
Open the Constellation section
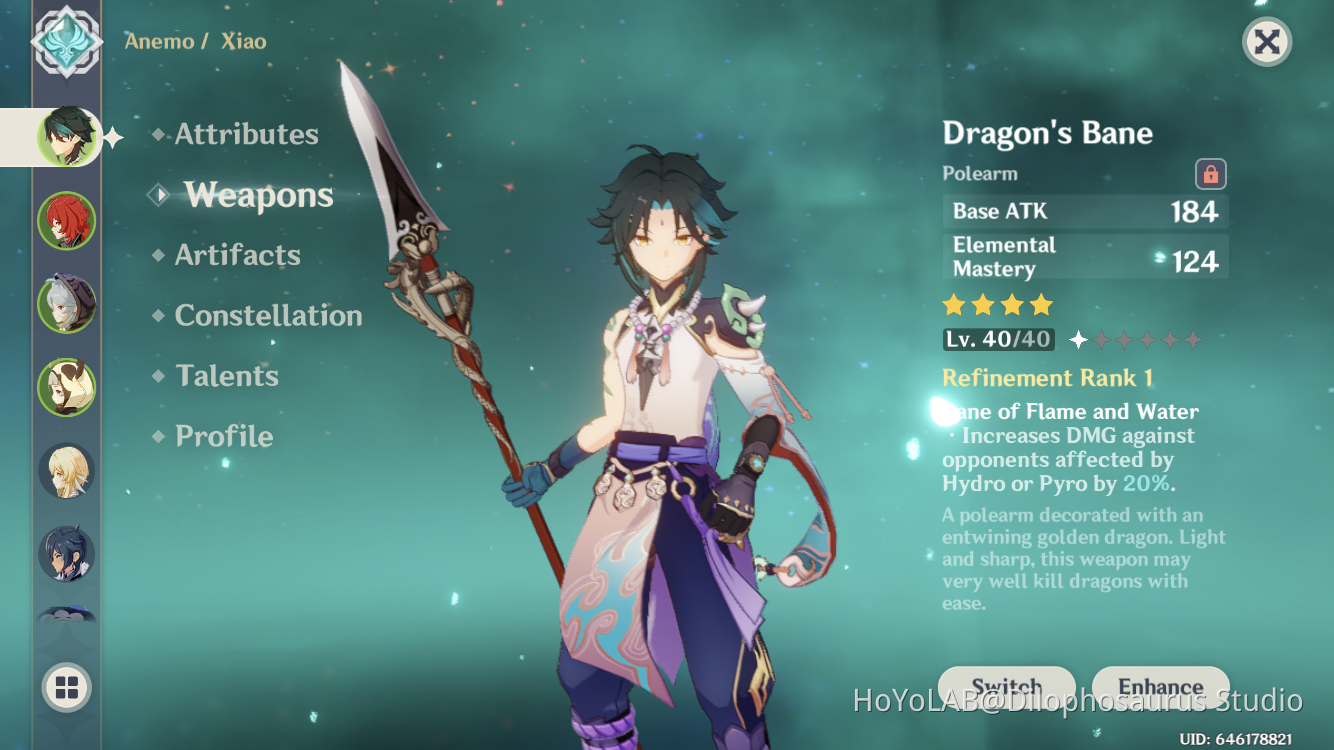(268, 315)
